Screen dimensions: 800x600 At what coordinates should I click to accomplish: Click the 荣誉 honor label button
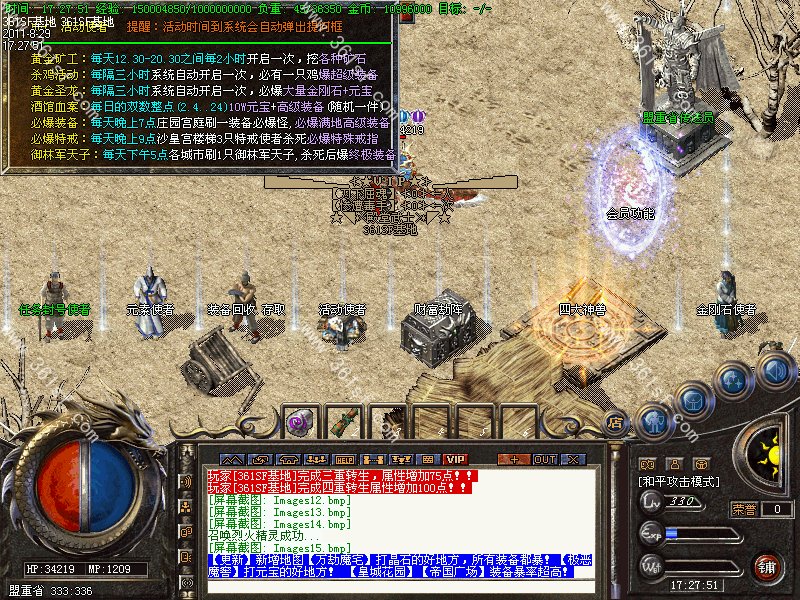pos(745,509)
